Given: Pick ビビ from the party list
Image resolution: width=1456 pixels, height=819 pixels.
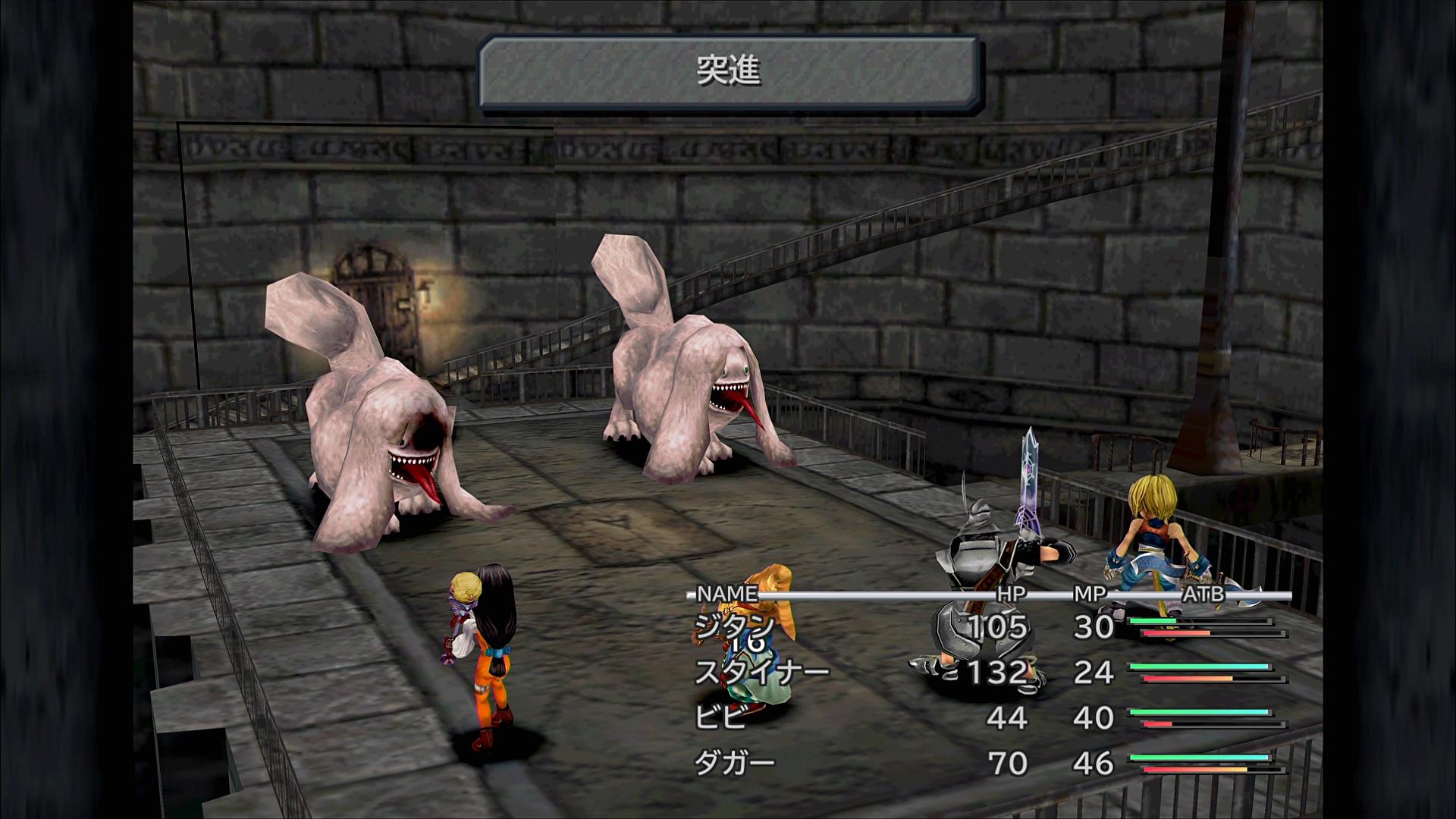Looking at the screenshot, I should tap(720, 717).
